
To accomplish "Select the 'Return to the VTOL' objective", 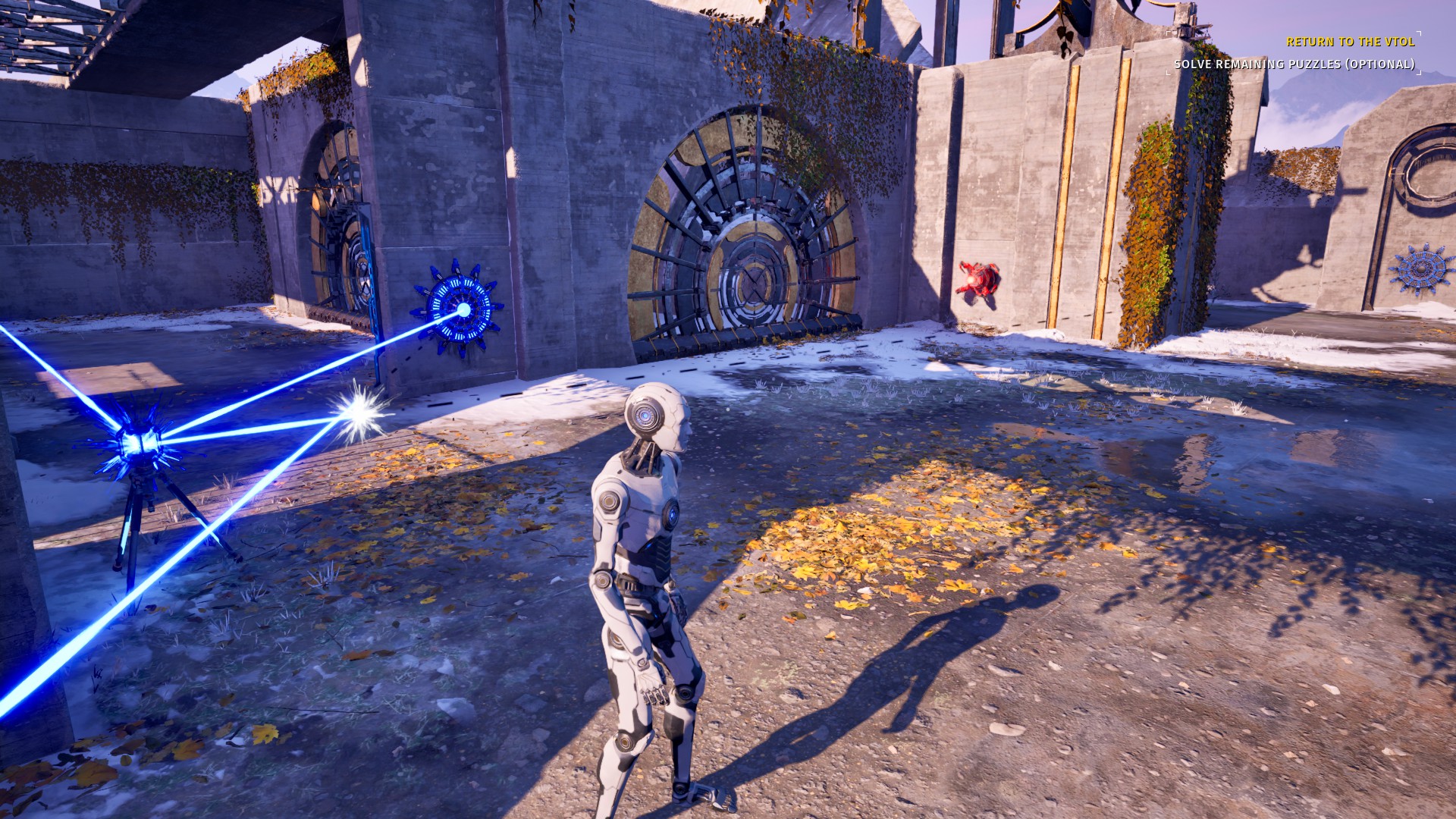I will coord(1350,42).
